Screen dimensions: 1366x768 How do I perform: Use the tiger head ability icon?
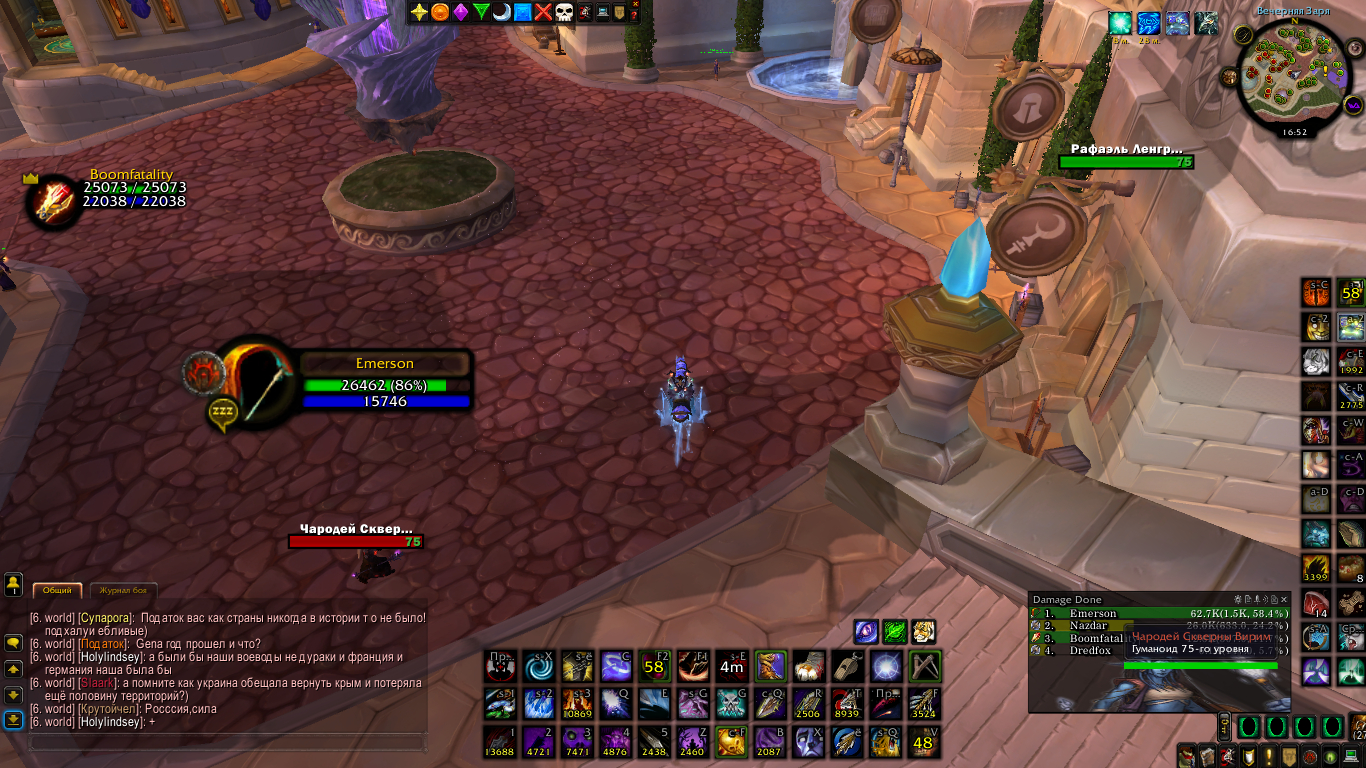point(923,631)
